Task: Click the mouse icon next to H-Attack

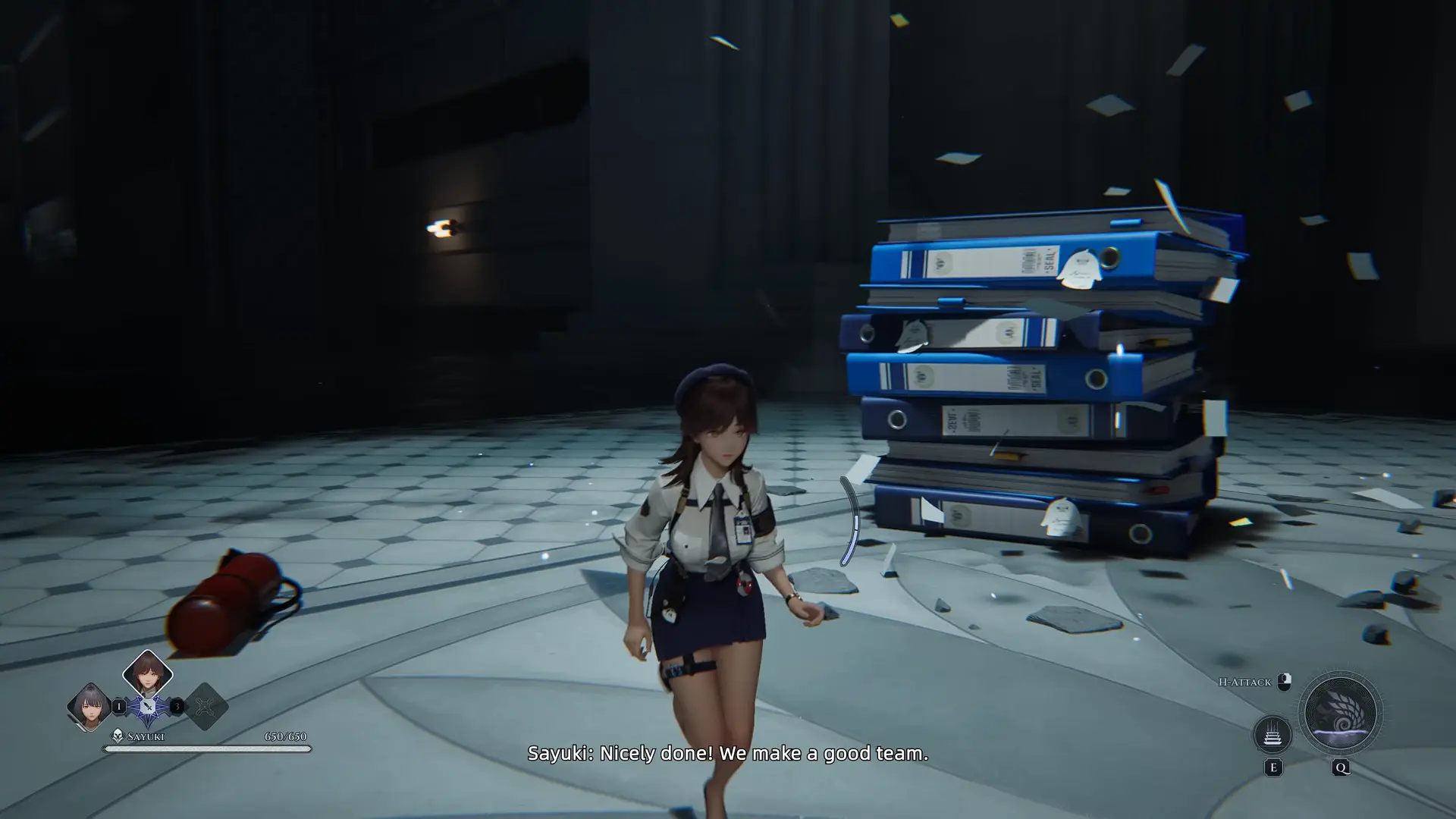Action: (1284, 682)
